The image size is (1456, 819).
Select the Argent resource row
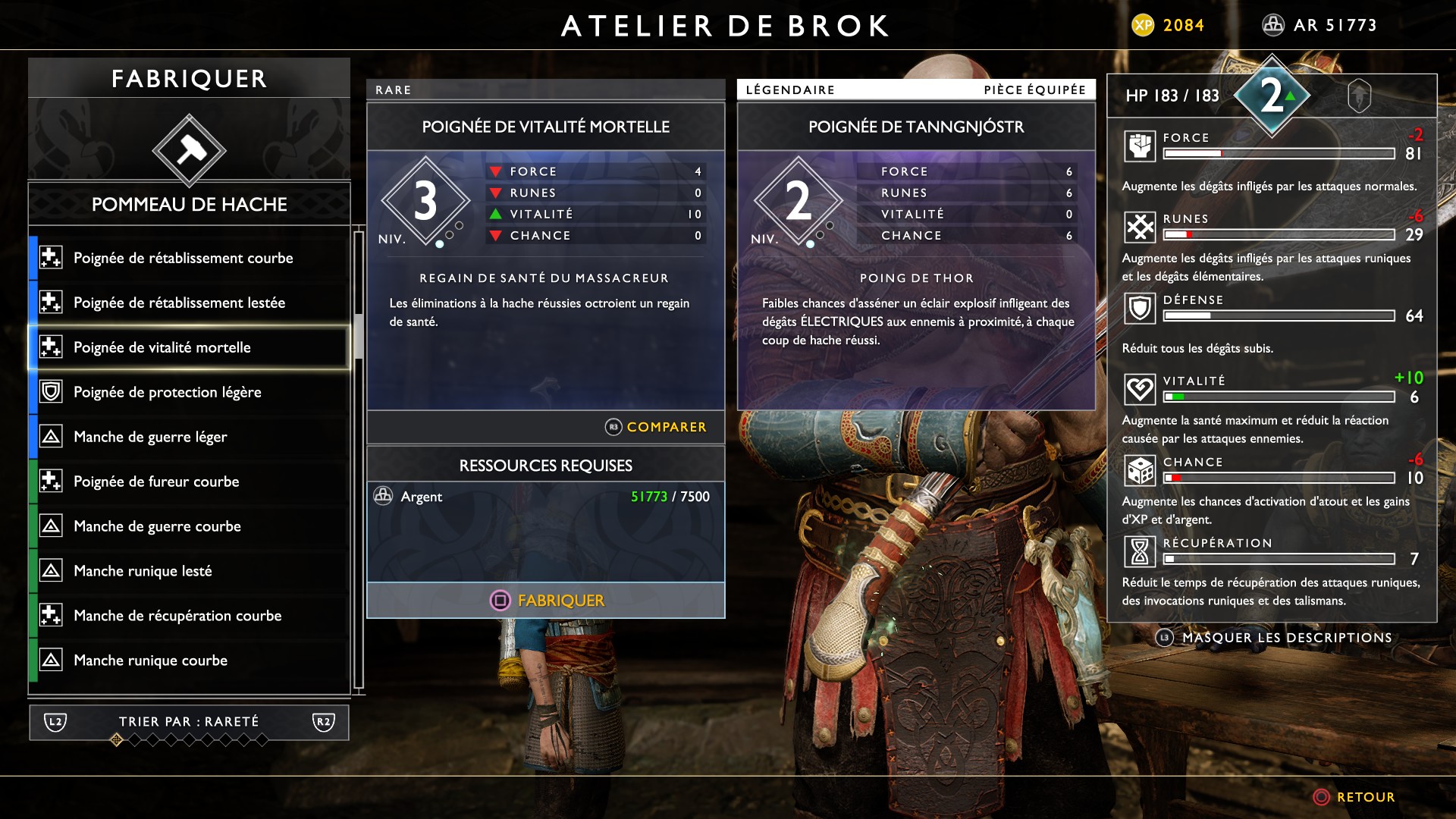546,497
